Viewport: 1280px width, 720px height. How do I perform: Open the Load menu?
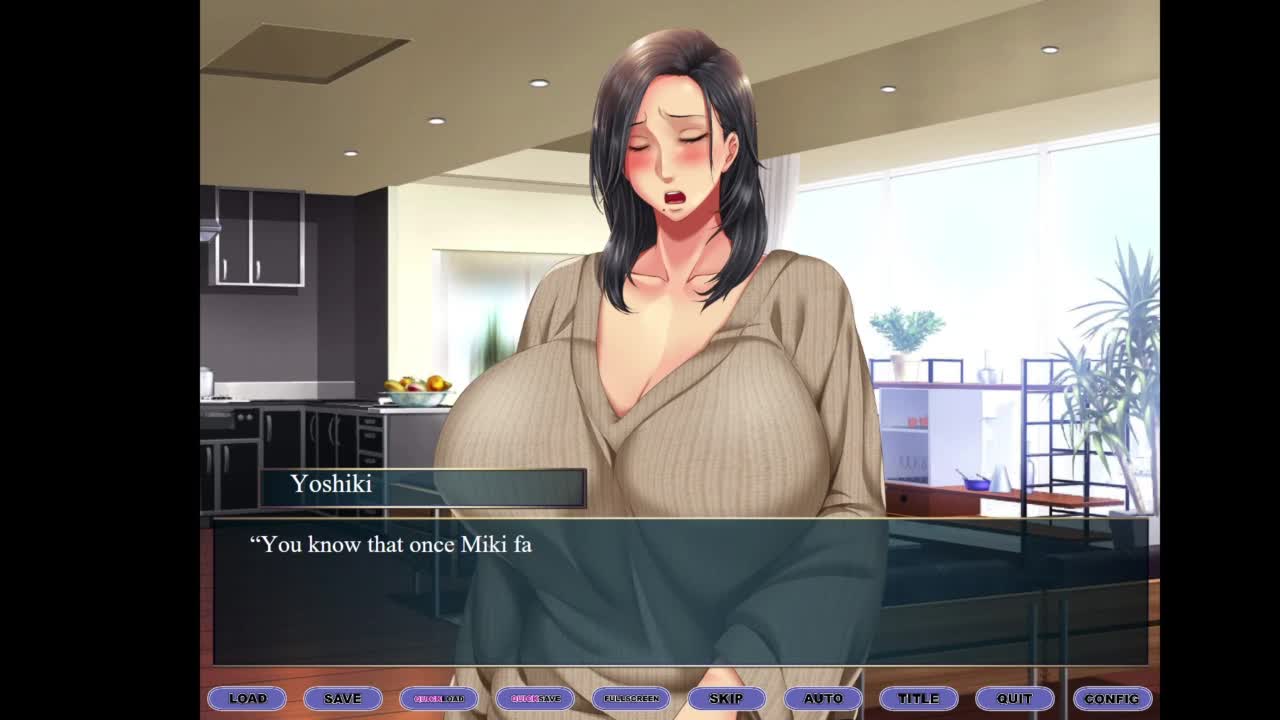pos(247,698)
